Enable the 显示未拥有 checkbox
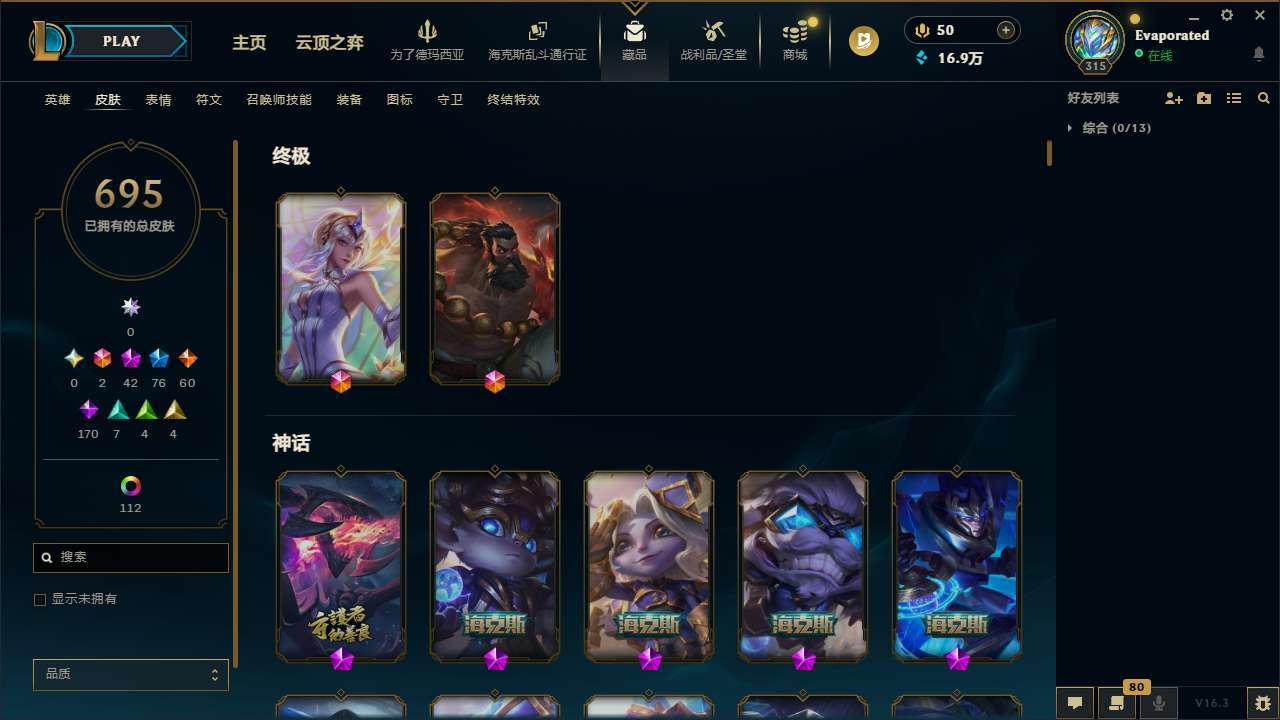This screenshot has width=1280, height=720. click(x=40, y=599)
